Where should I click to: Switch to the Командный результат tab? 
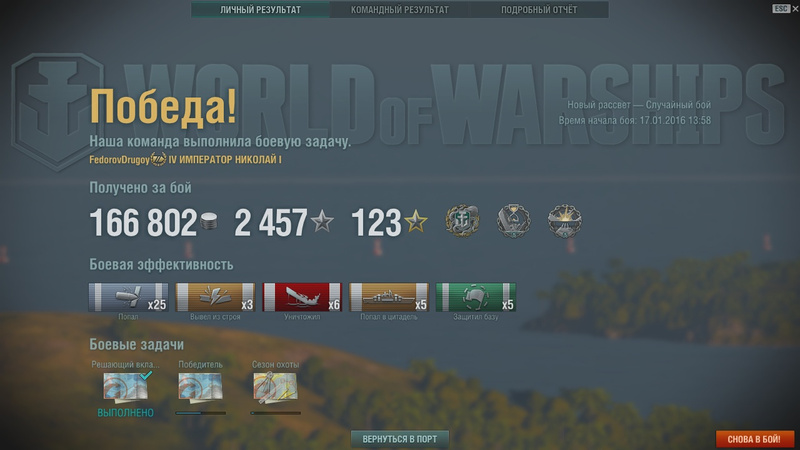400,10
